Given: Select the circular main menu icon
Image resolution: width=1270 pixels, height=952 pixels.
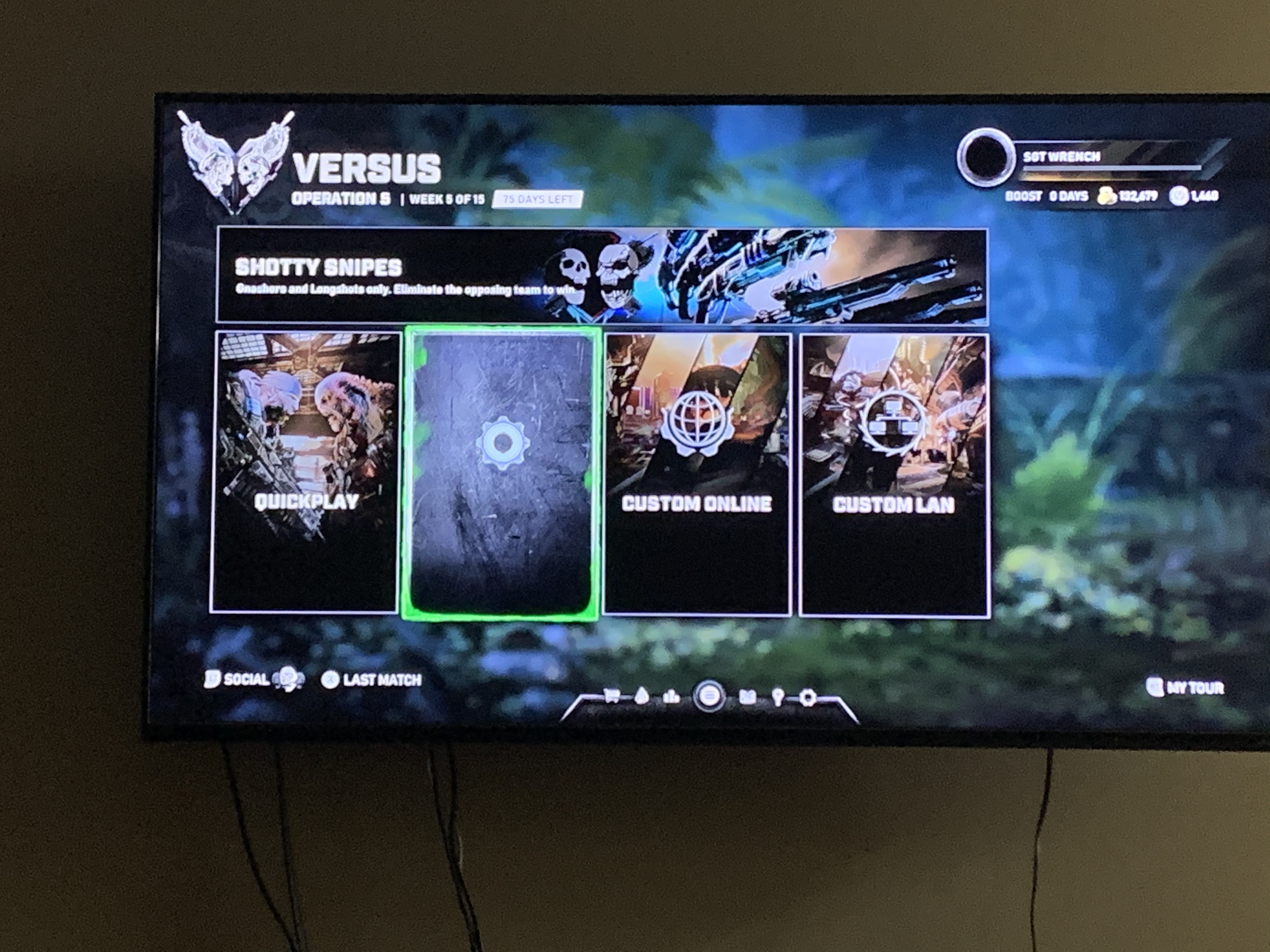Looking at the screenshot, I should [709, 697].
